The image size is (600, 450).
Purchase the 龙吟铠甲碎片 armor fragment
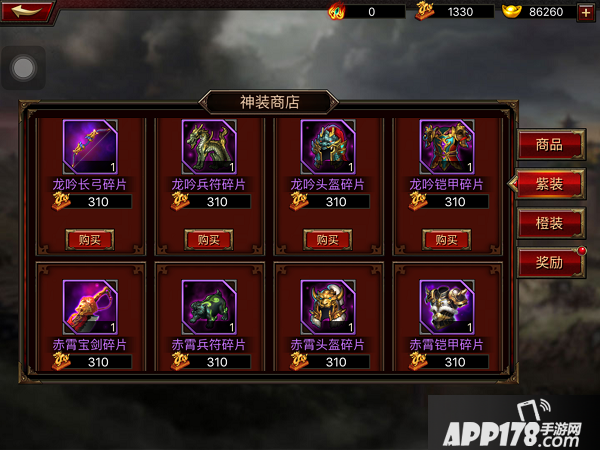coord(446,239)
